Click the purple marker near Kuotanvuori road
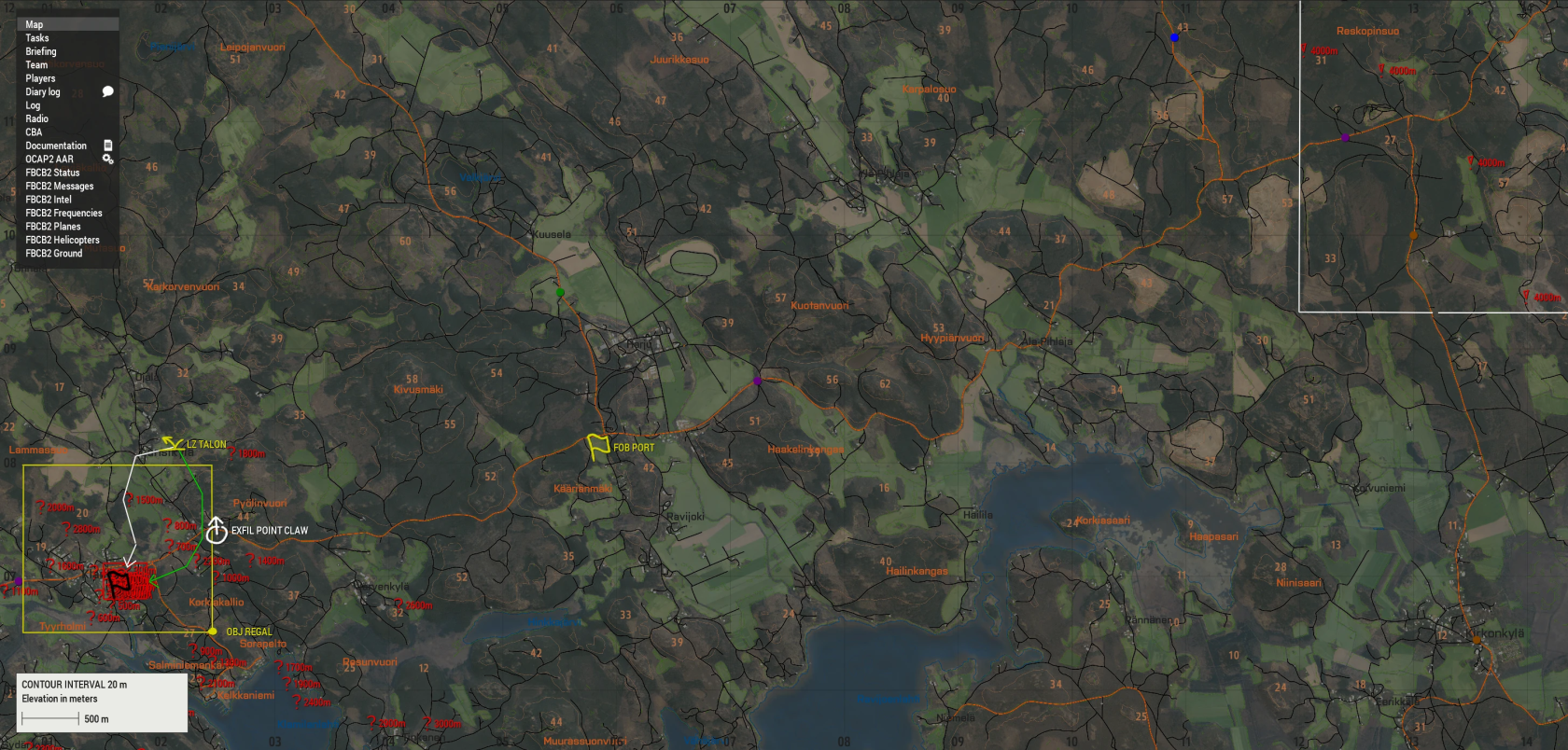1568x750 pixels. click(x=757, y=380)
